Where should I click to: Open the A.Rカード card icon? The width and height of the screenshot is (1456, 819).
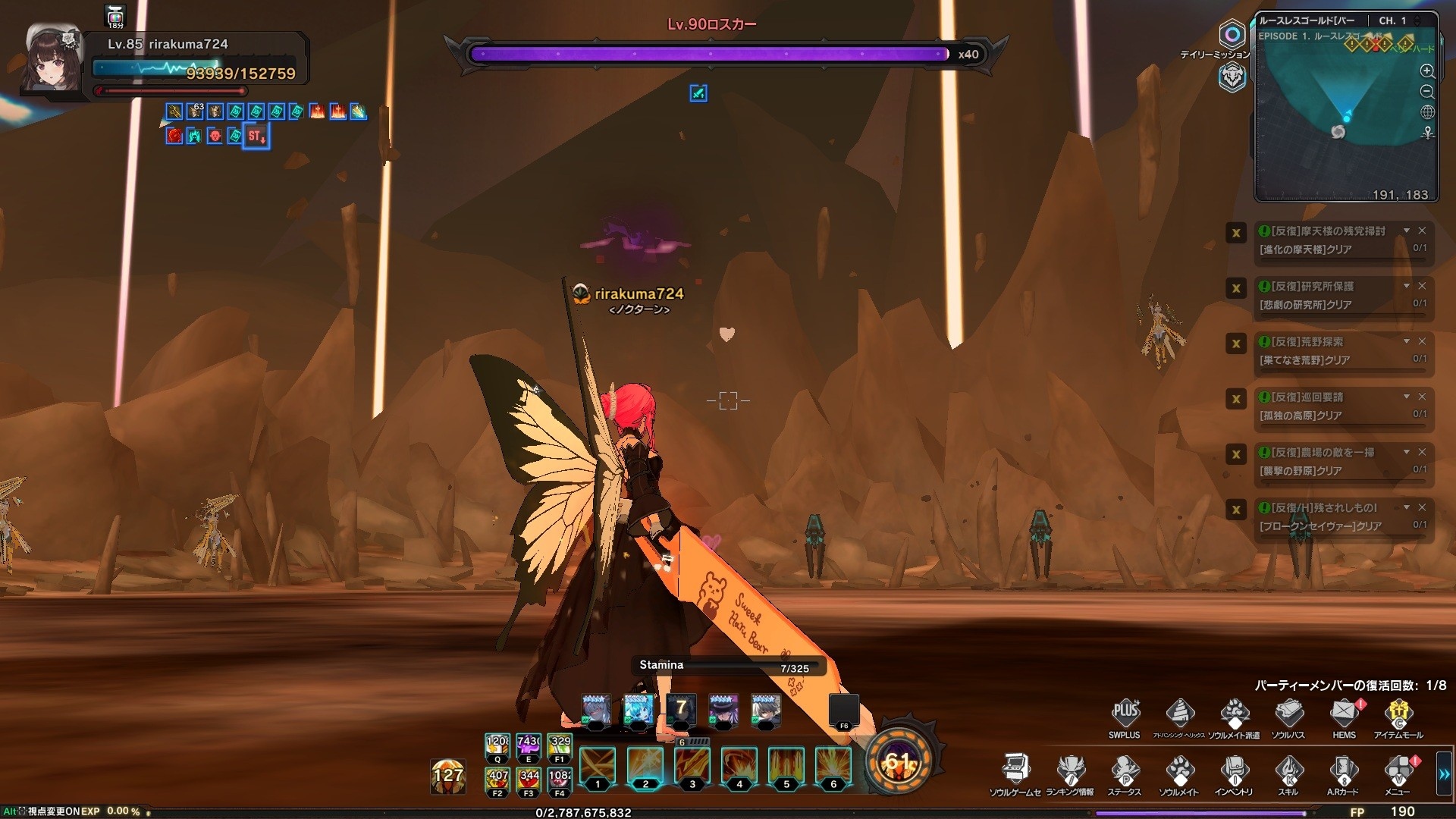tap(1343, 770)
